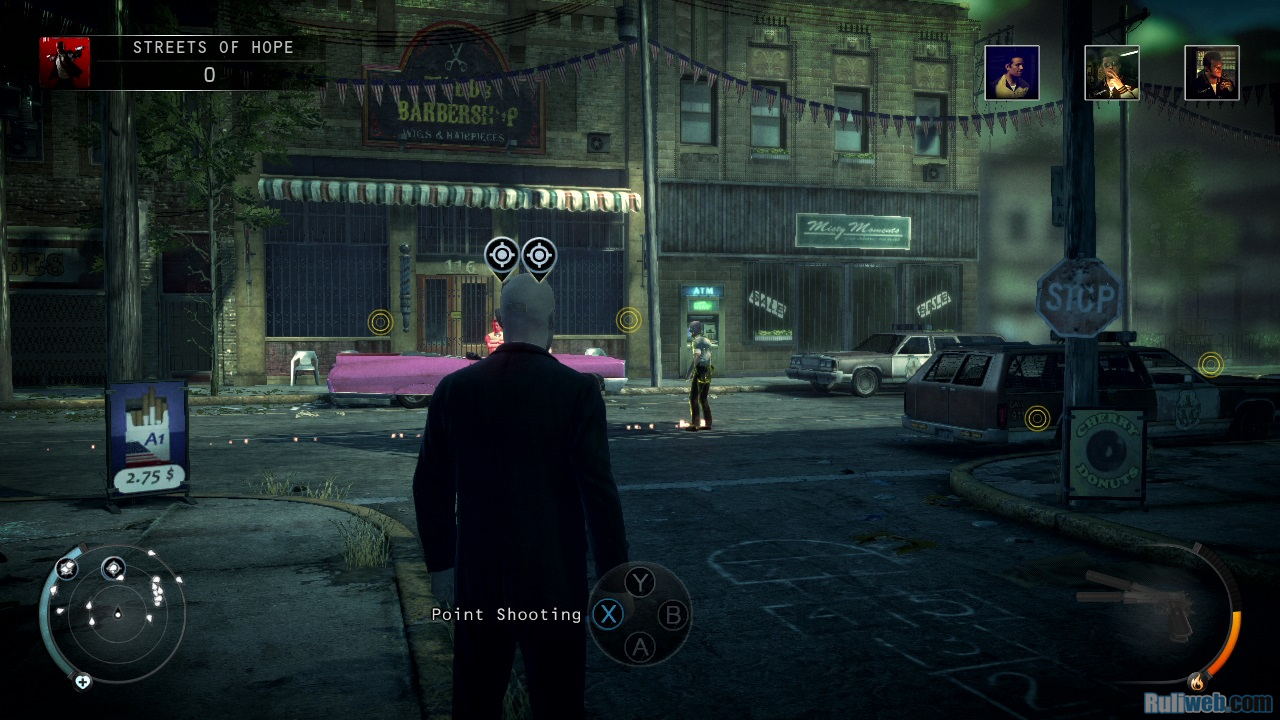Image resolution: width=1280 pixels, height=720 pixels.
Task: Select the target portrait with yellow jacket
Action: coord(1011,73)
